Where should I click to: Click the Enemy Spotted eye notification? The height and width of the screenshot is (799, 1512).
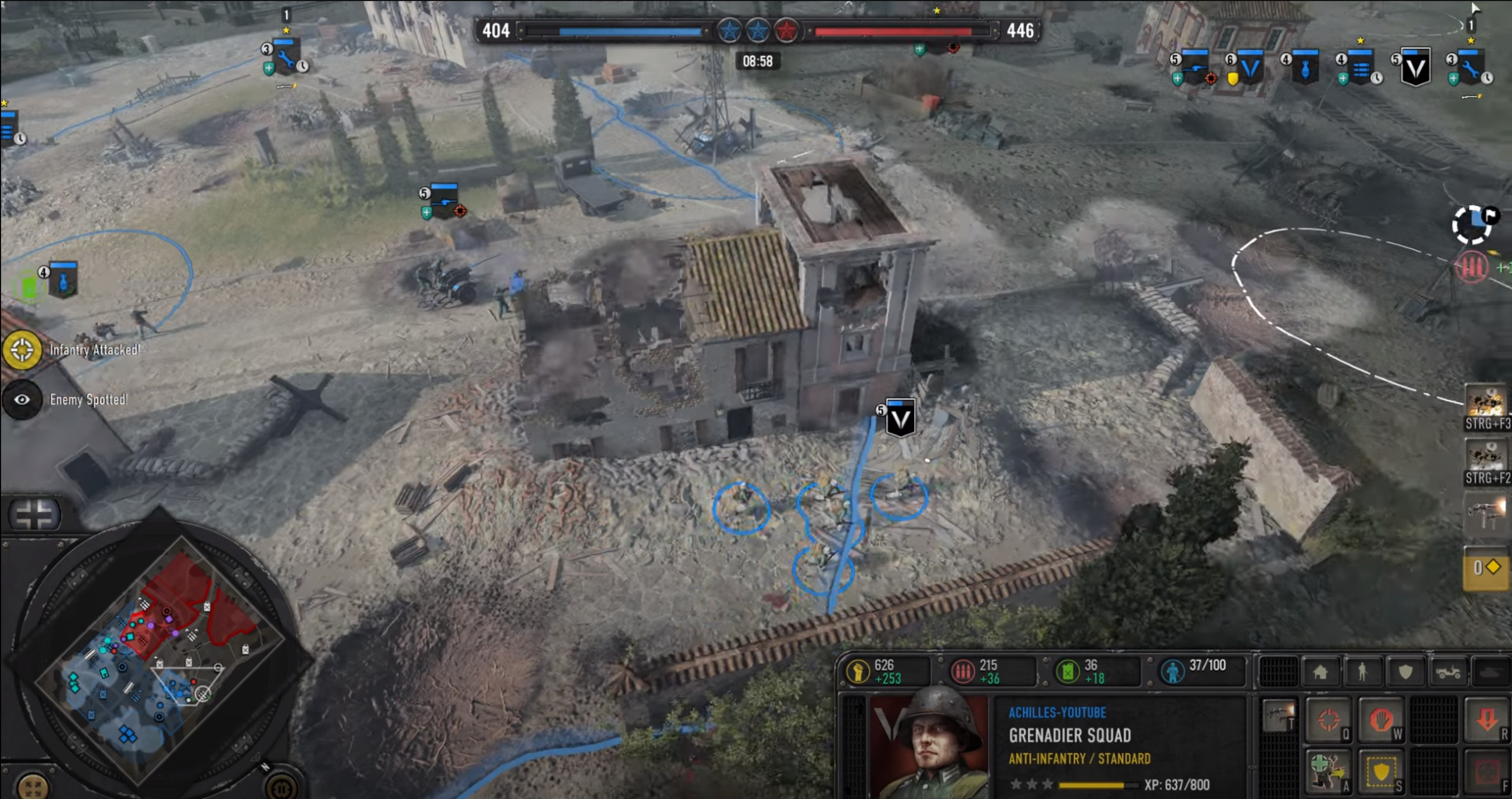[22, 400]
